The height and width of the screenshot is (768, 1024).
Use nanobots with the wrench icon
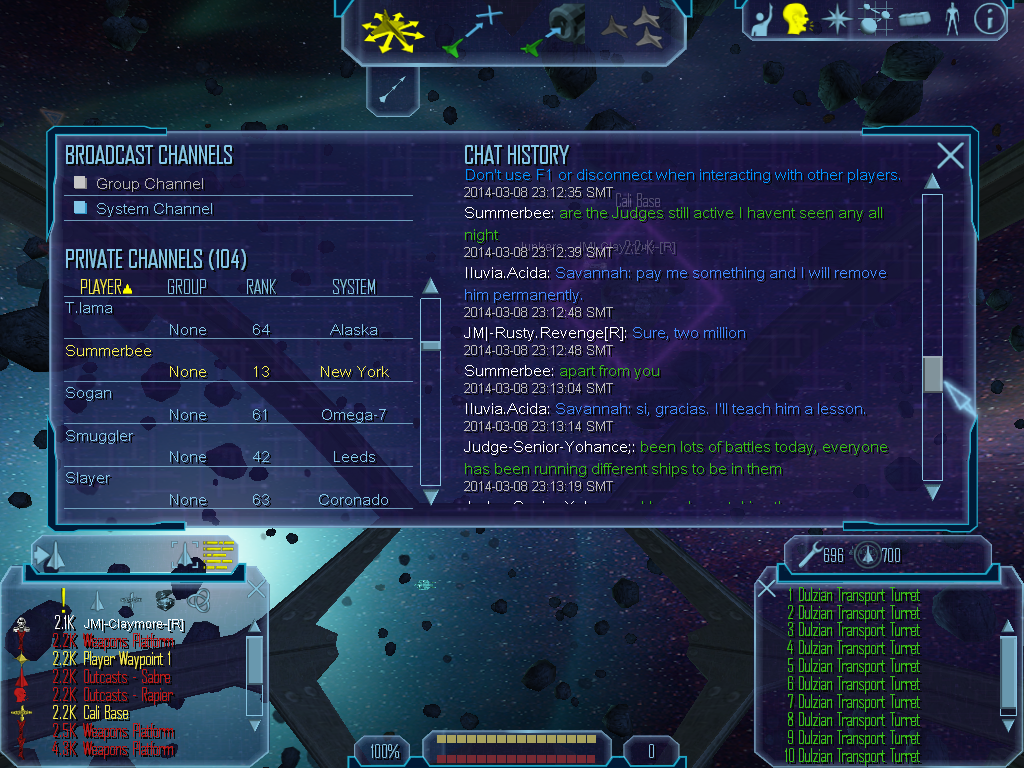click(x=806, y=553)
